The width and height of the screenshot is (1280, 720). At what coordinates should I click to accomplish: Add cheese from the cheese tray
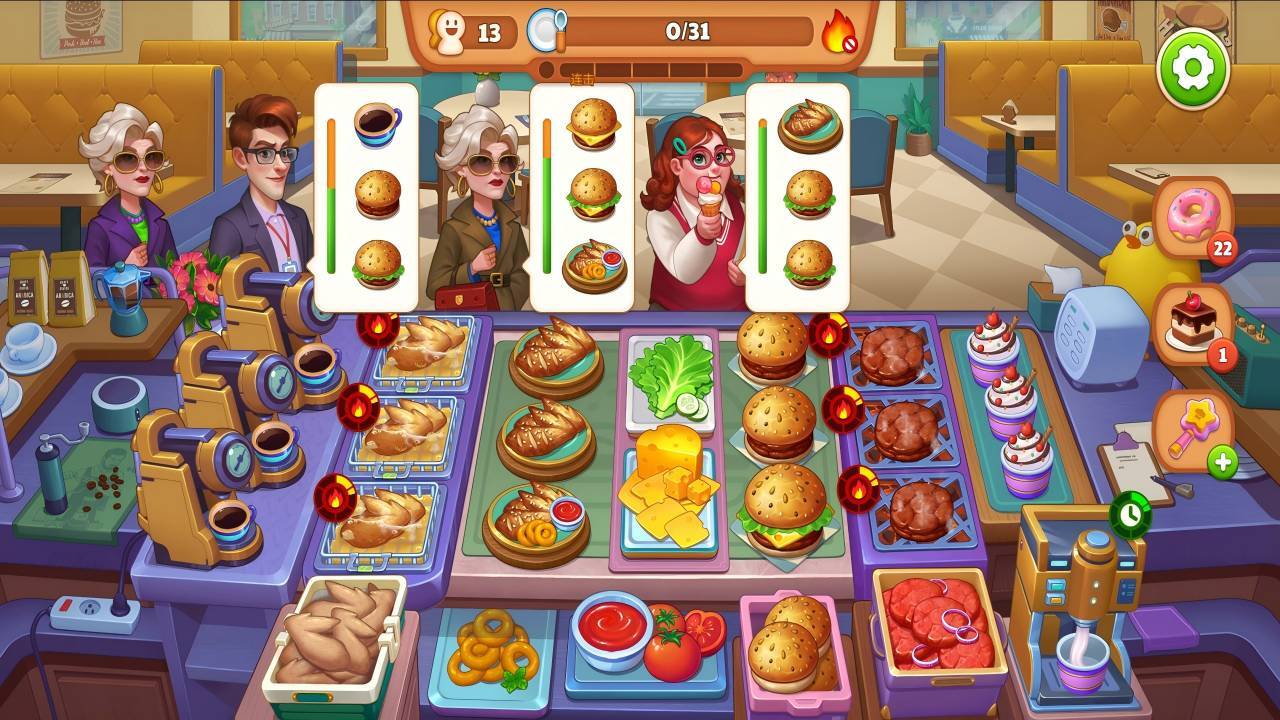point(670,492)
